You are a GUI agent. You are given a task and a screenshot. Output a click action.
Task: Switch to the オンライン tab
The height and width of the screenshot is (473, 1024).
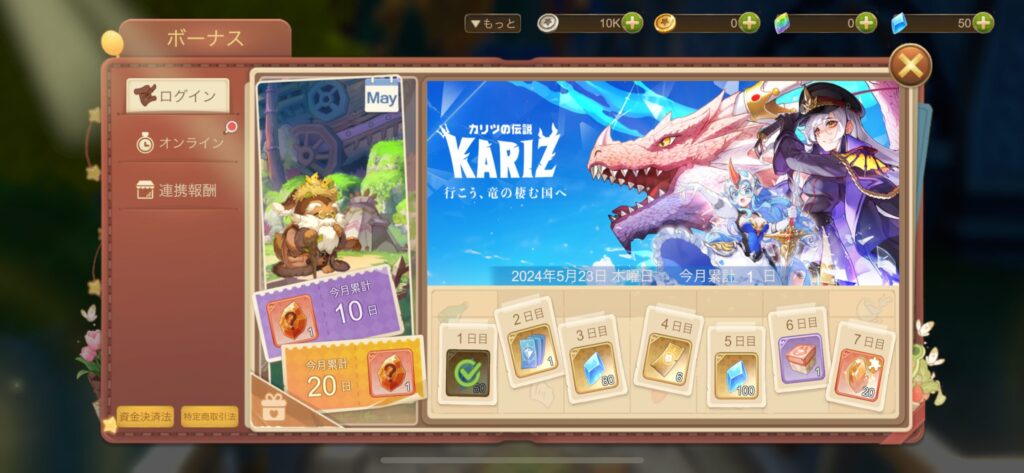180,143
